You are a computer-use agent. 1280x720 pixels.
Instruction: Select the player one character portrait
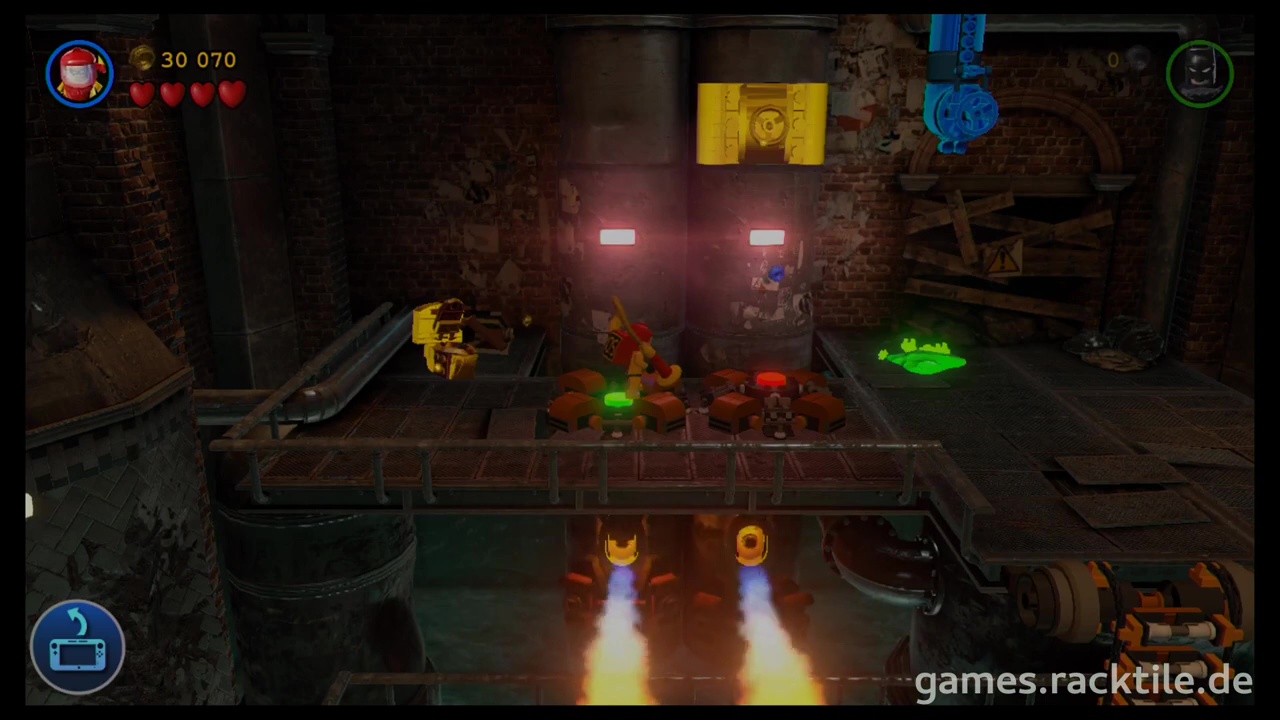click(x=80, y=73)
